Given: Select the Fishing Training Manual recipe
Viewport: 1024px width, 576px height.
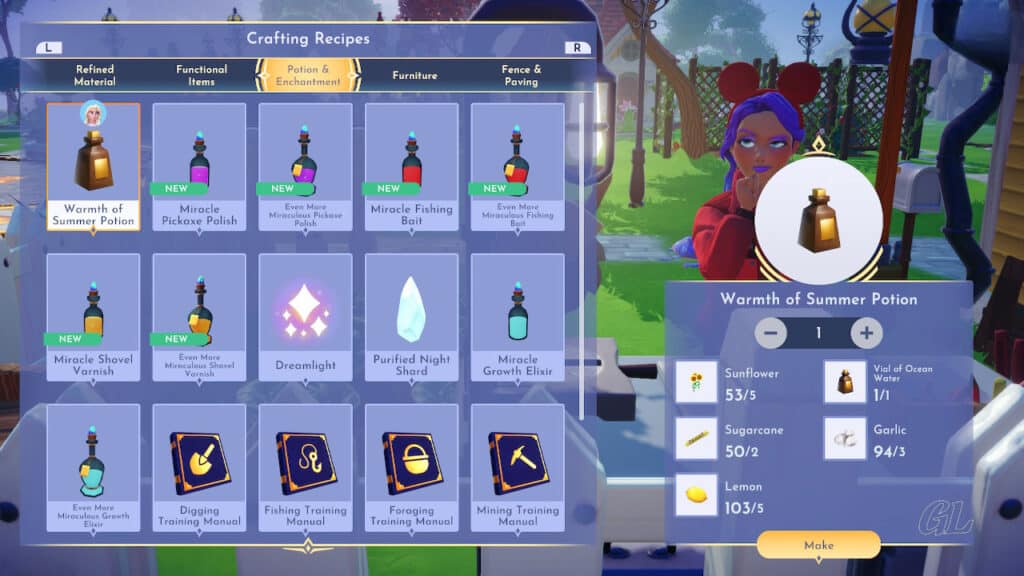Looking at the screenshot, I should pos(305,466).
